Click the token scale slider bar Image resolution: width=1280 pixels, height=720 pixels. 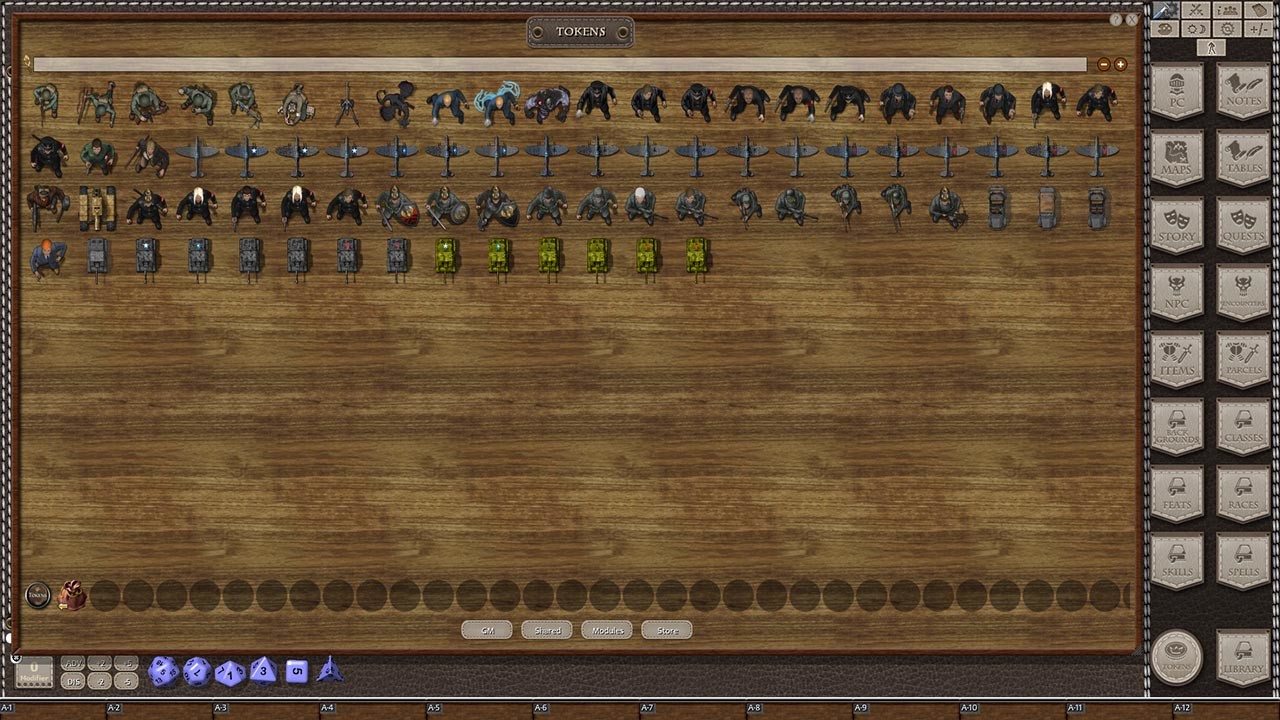(560, 64)
